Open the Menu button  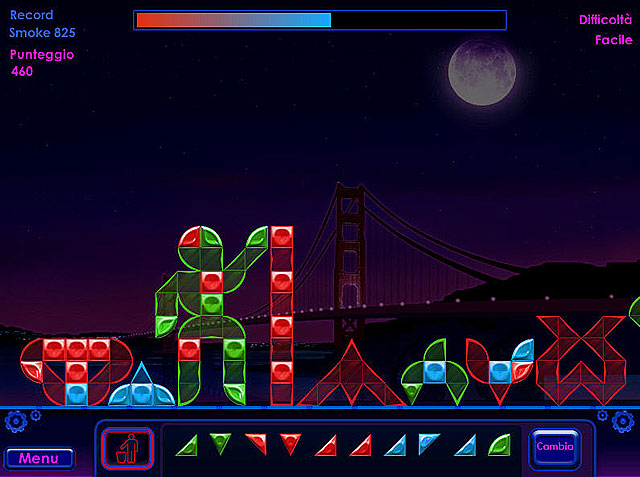pyautogui.click(x=39, y=458)
